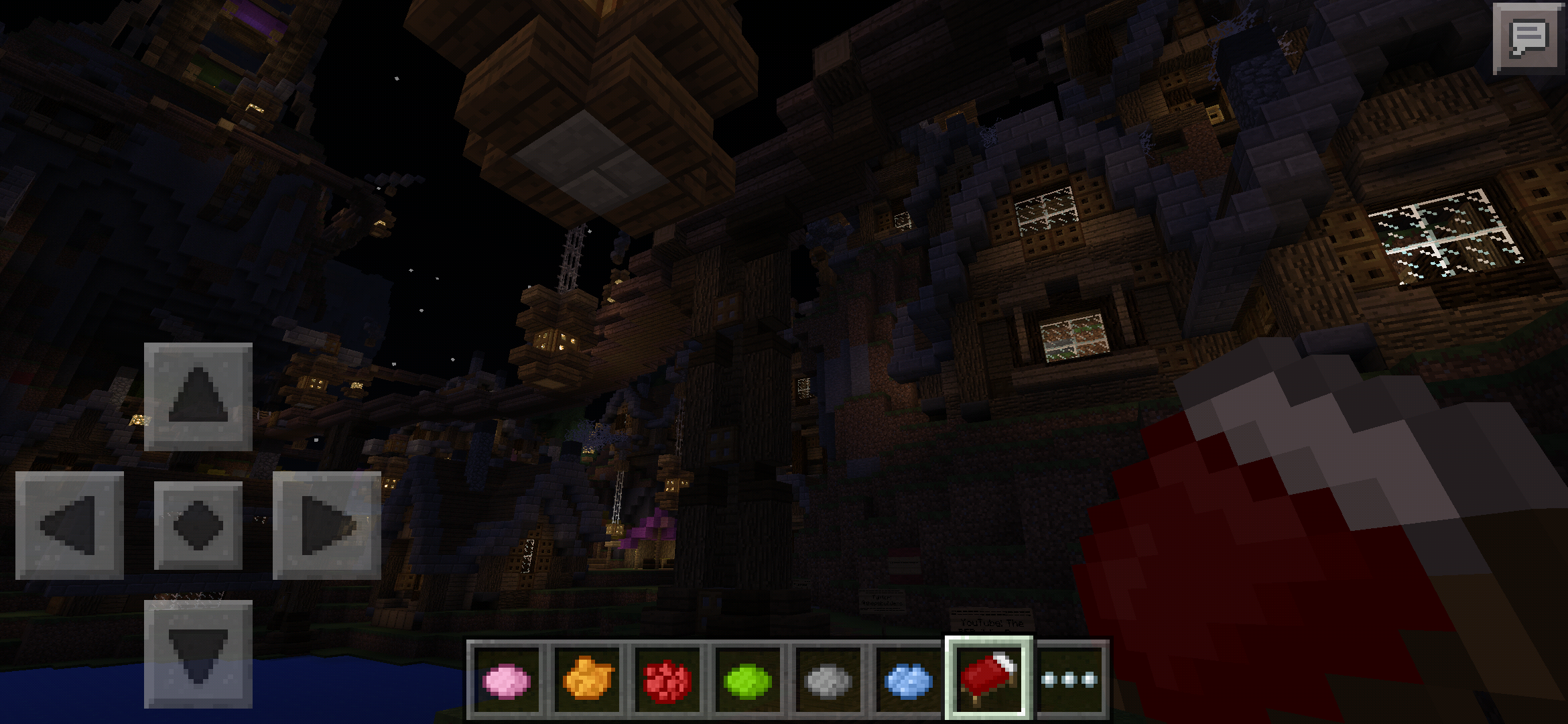Select the orange dye hotbar slot
The width and height of the screenshot is (1568, 724).
click(x=587, y=680)
